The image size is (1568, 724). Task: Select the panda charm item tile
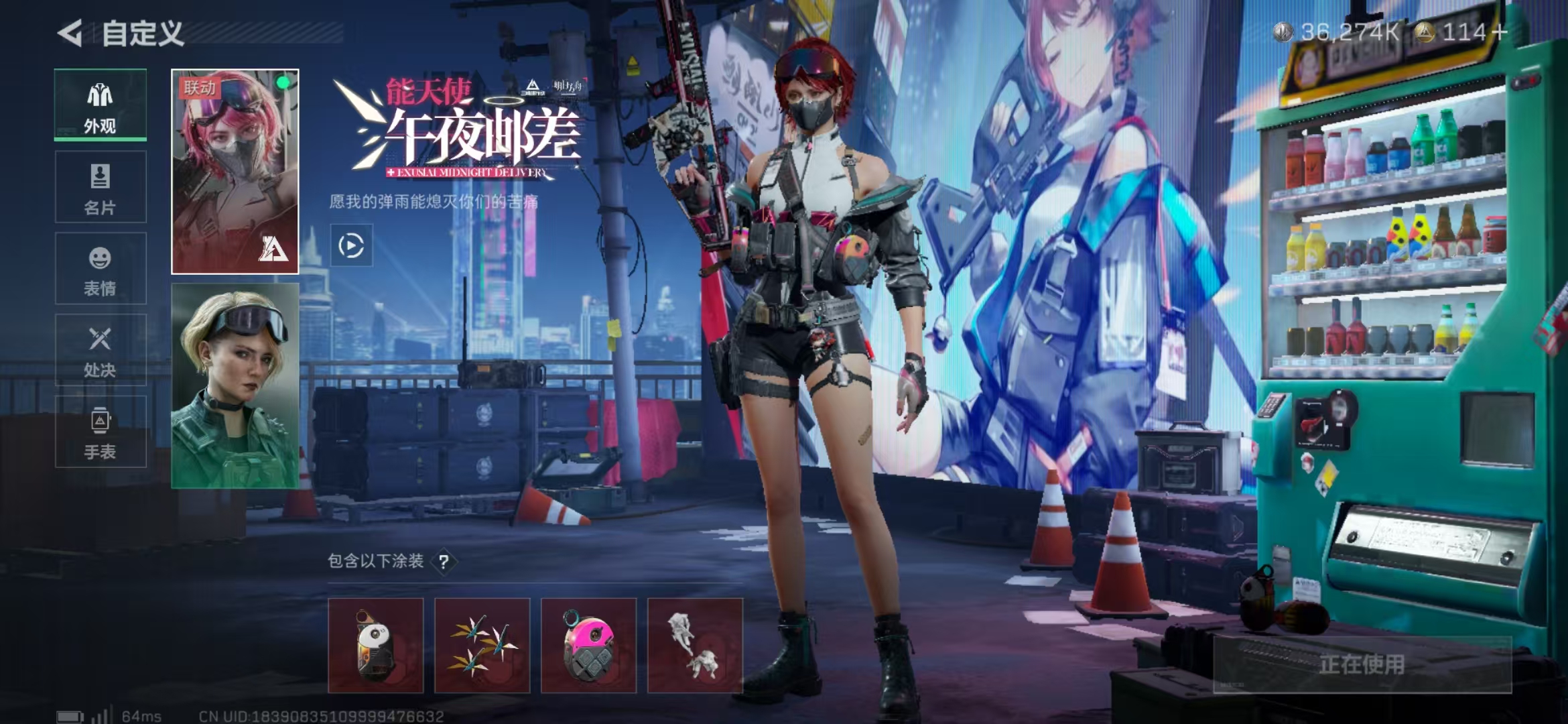(x=375, y=646)
